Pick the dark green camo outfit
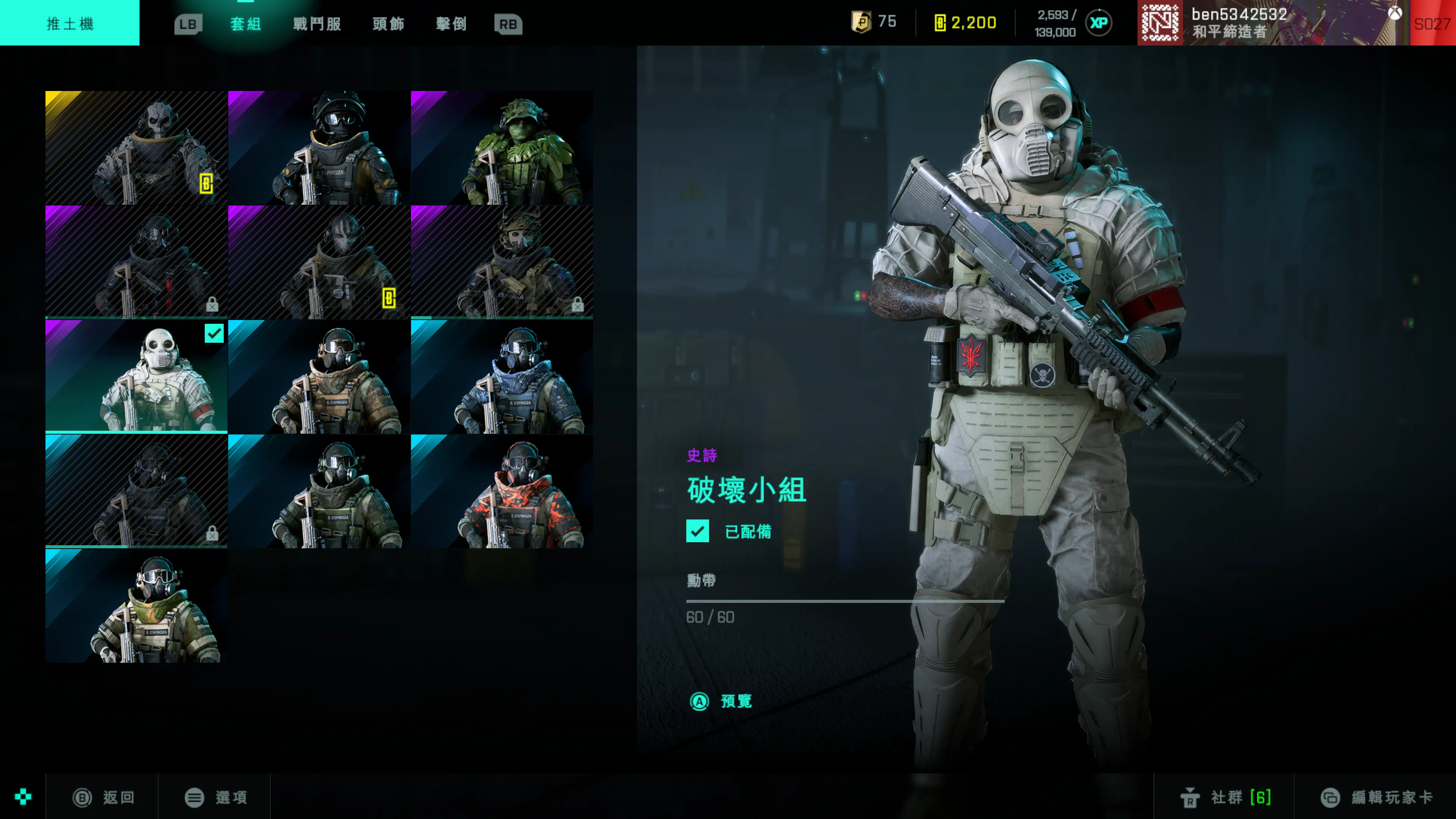 pos(319,491)
